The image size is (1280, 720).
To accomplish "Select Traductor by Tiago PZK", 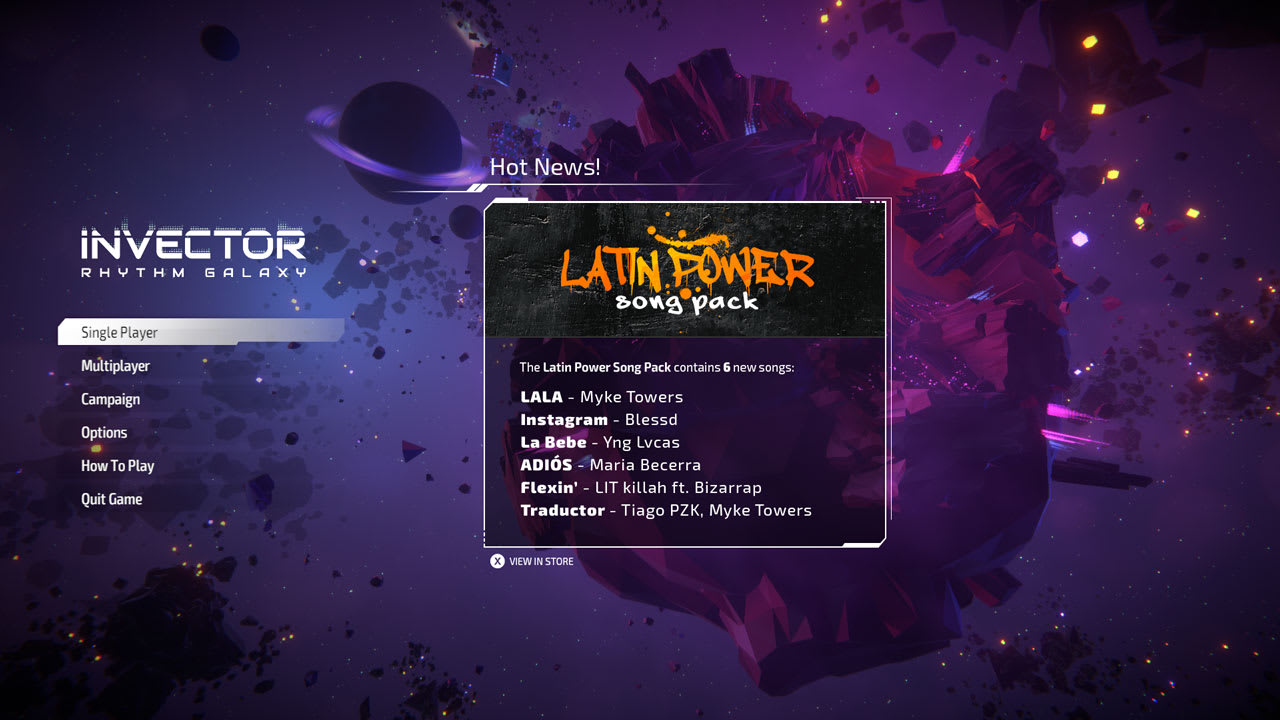I will [666, 510].
